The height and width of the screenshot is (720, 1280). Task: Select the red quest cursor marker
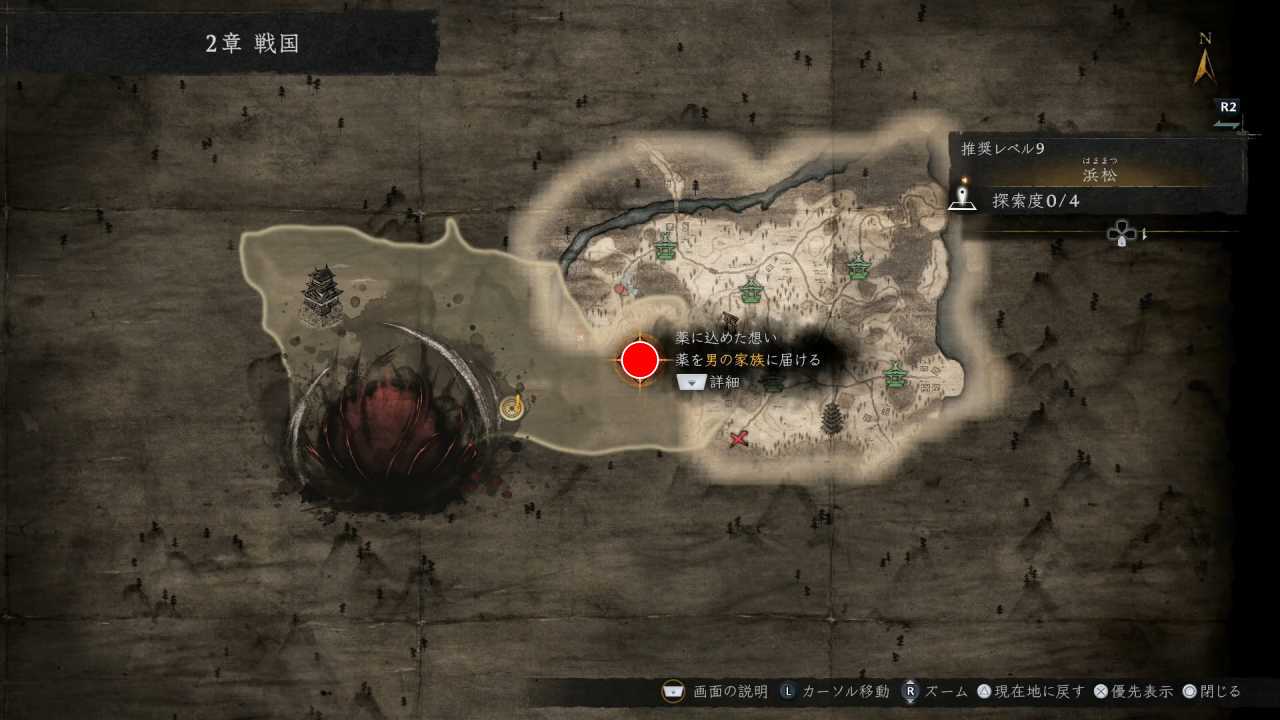click(x=640, y=360)
